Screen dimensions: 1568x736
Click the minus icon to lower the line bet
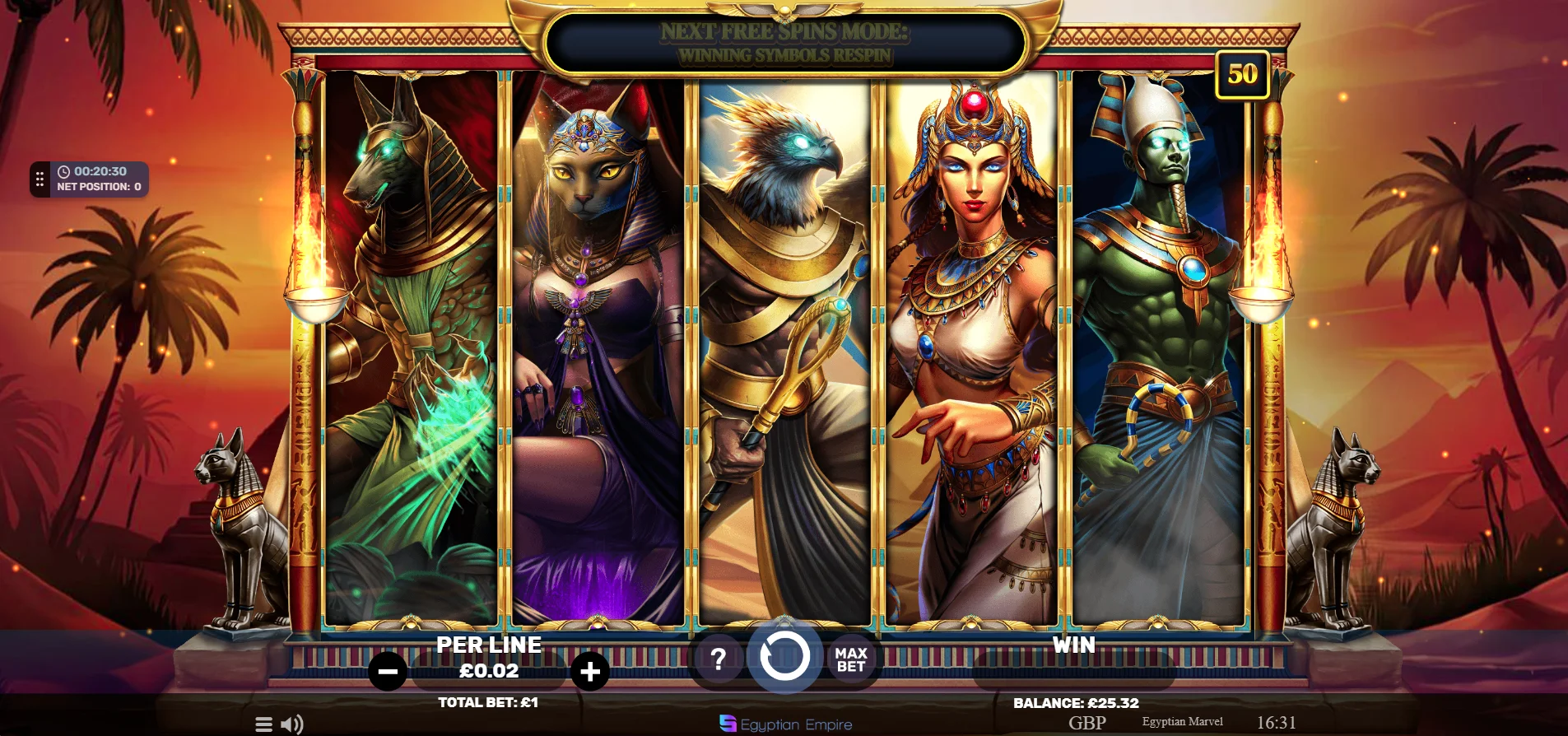[x=387, y=670]
